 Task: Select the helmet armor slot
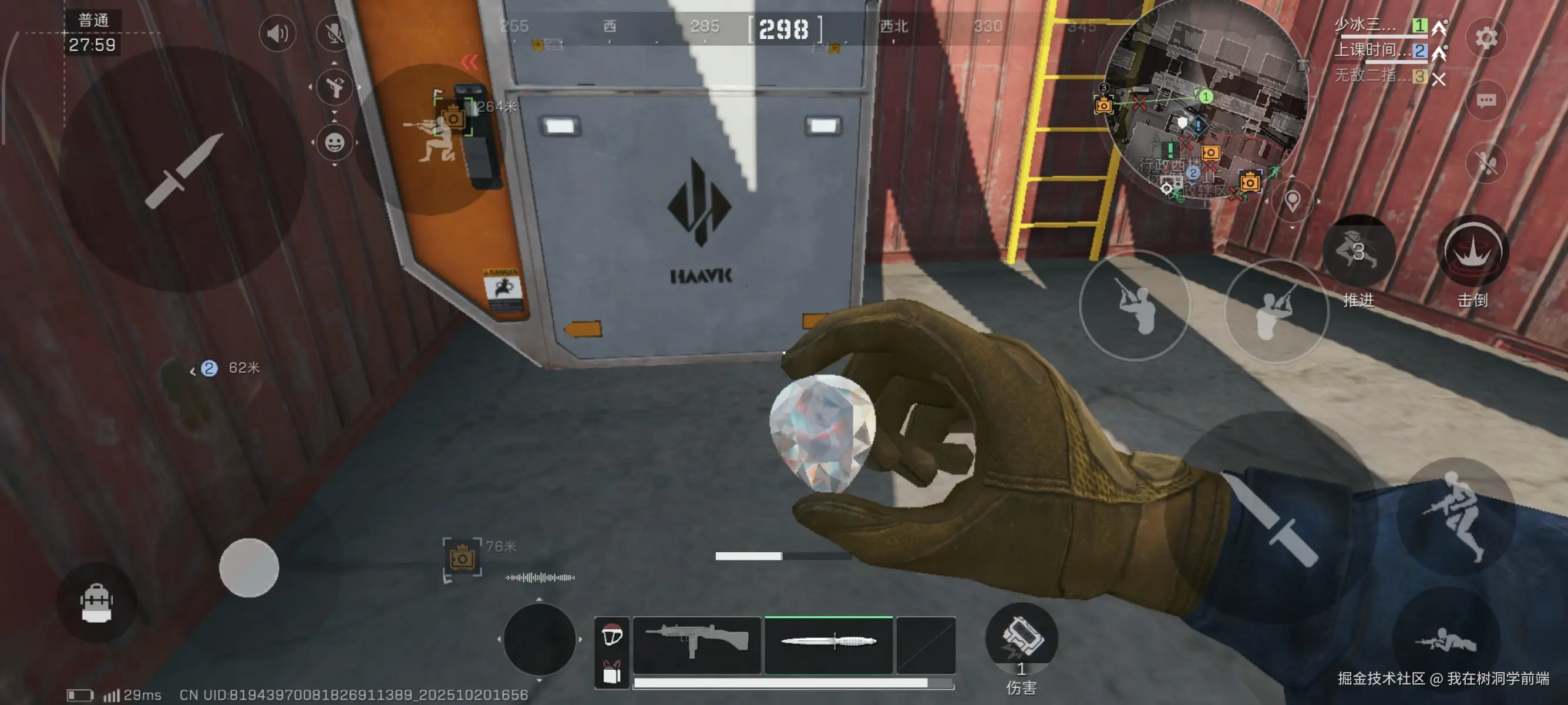(612, 634)
